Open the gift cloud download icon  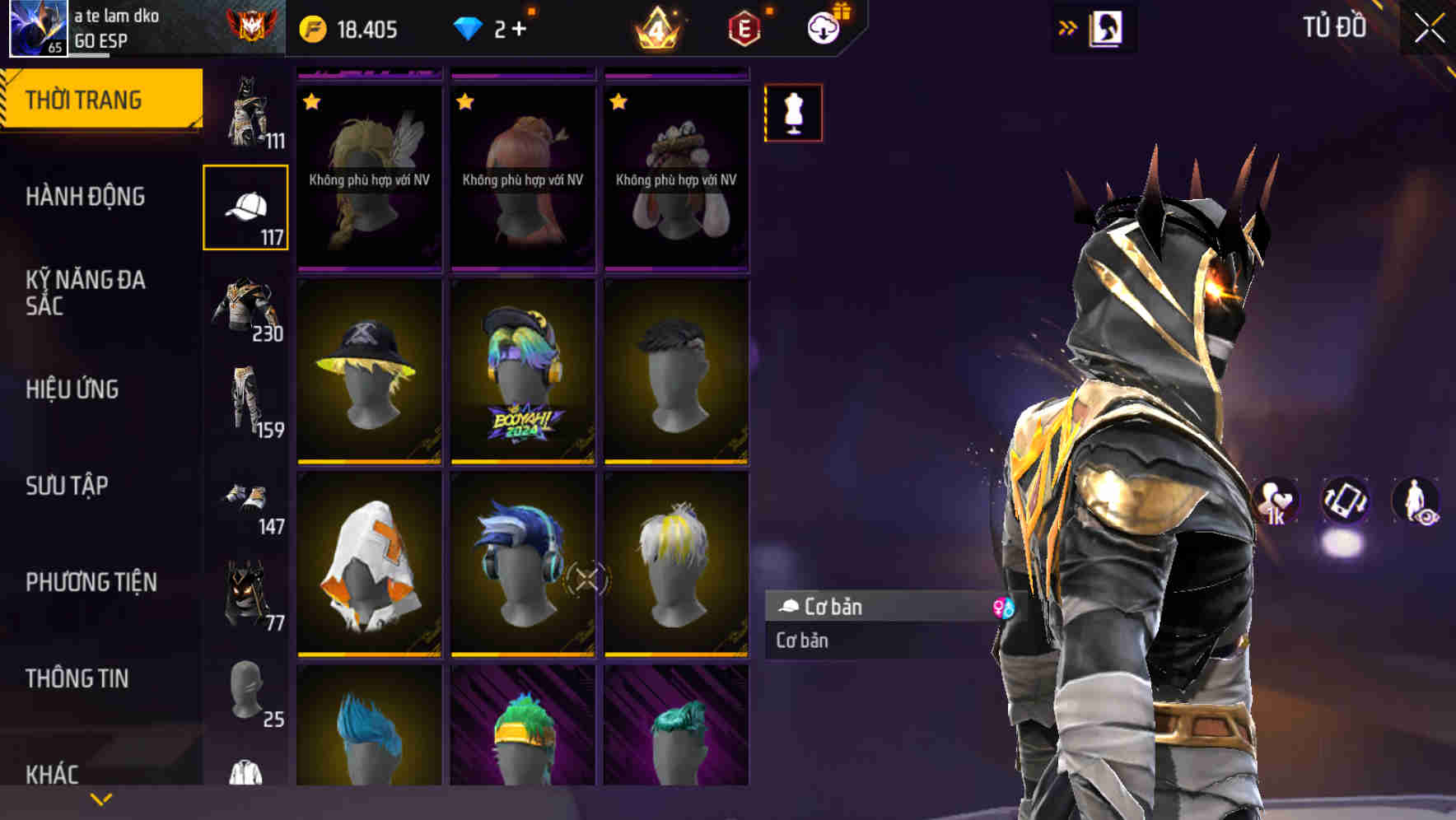[x=824, y=27]
